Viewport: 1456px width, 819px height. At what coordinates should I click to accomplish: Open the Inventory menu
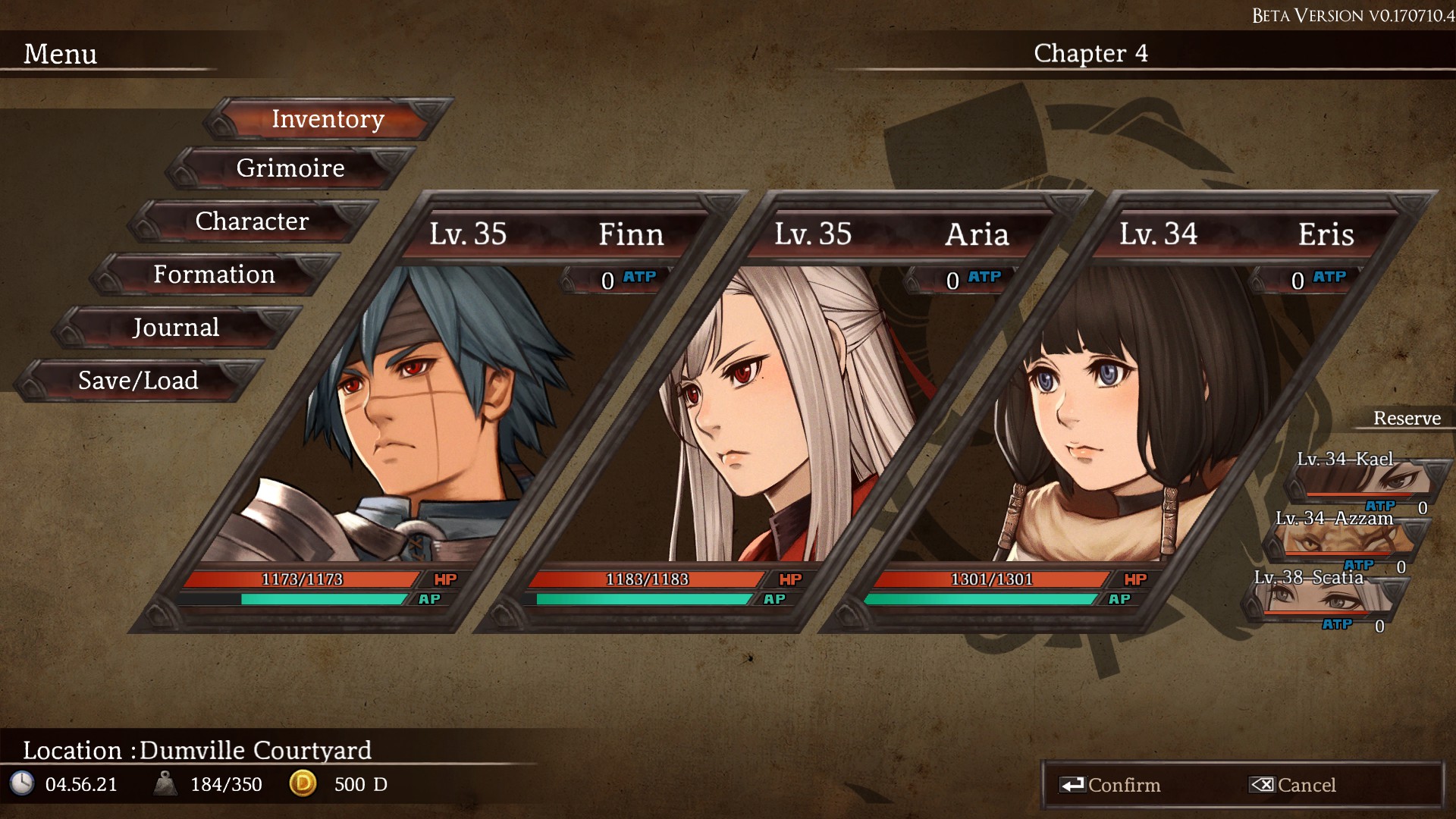[x=327, y=119]
